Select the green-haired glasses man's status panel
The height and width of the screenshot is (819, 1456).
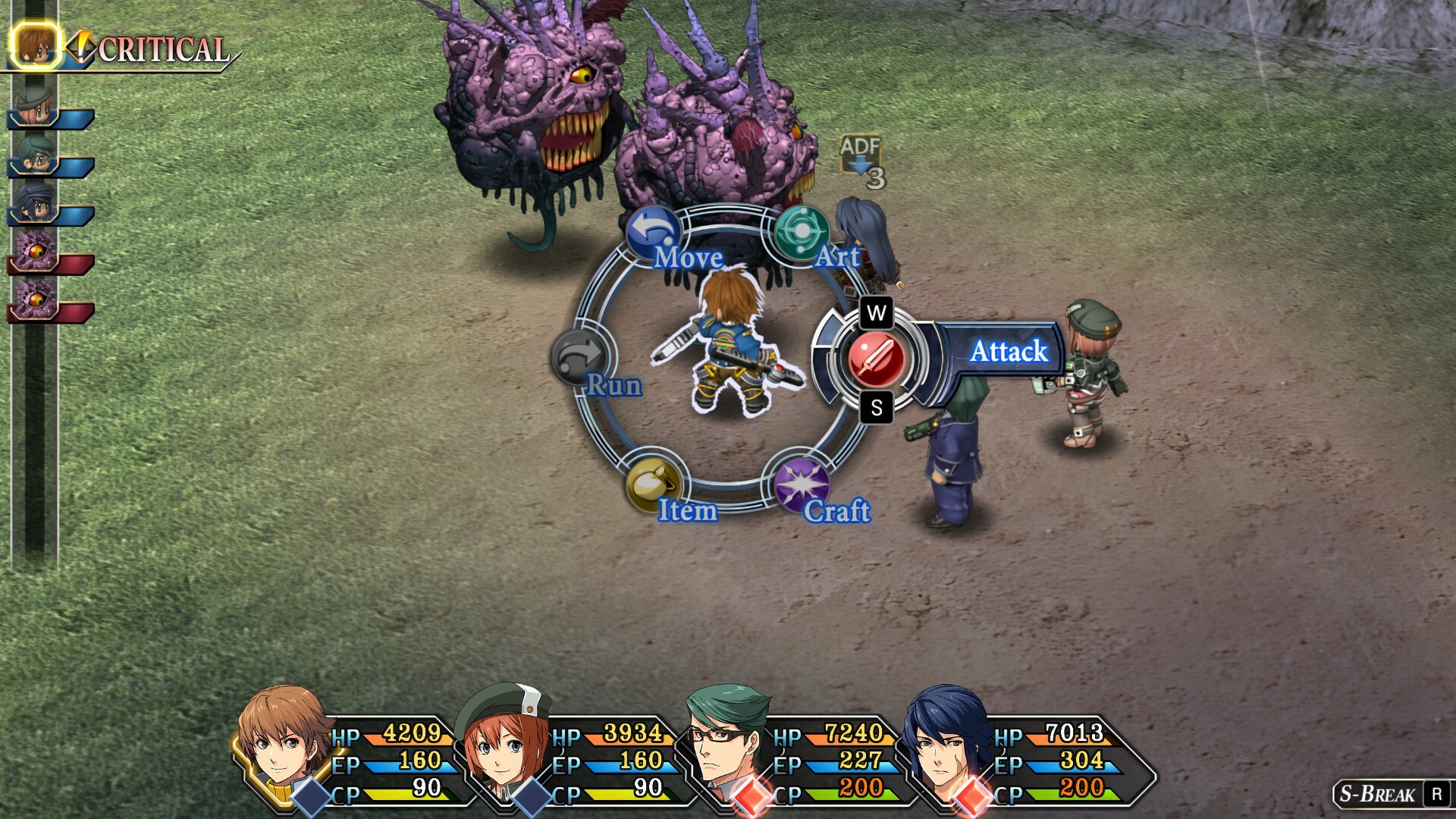click(x=792, y=755)
